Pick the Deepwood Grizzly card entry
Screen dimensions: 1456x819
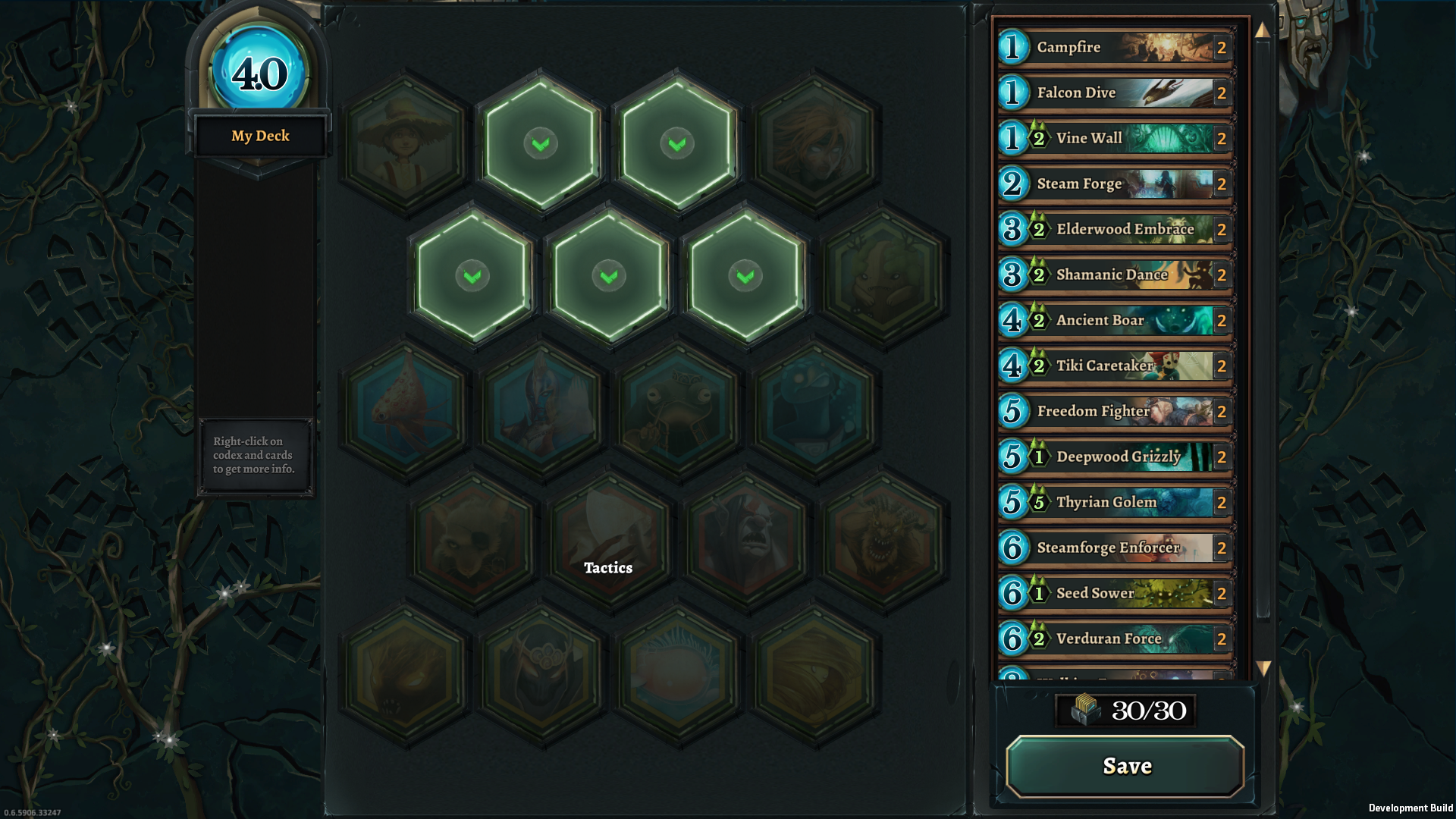[x=1115, y=457]
